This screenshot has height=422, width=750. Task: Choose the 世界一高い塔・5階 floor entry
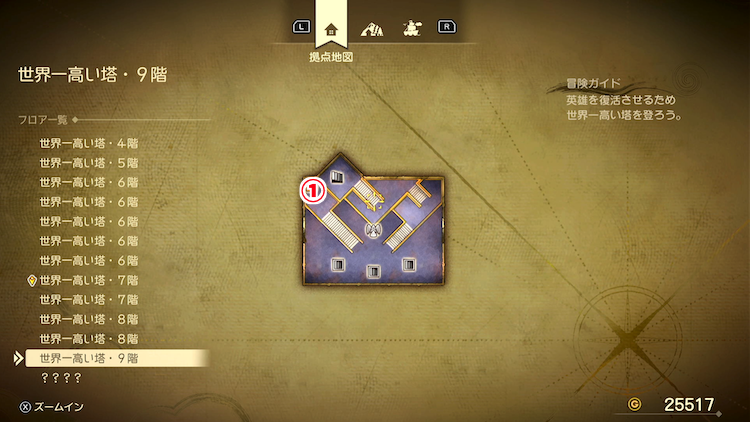89,162
